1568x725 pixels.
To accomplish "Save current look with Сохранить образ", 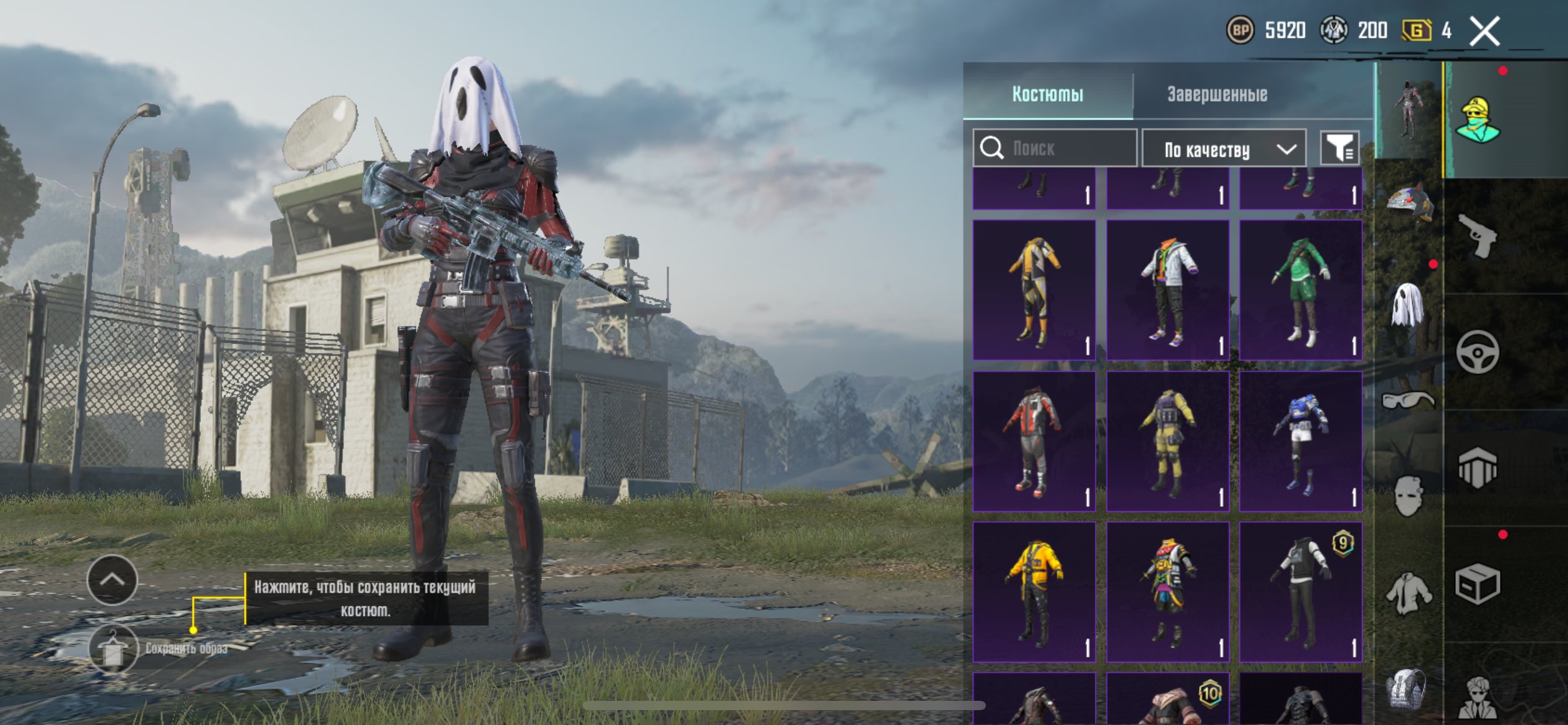I will pos(113,648).
